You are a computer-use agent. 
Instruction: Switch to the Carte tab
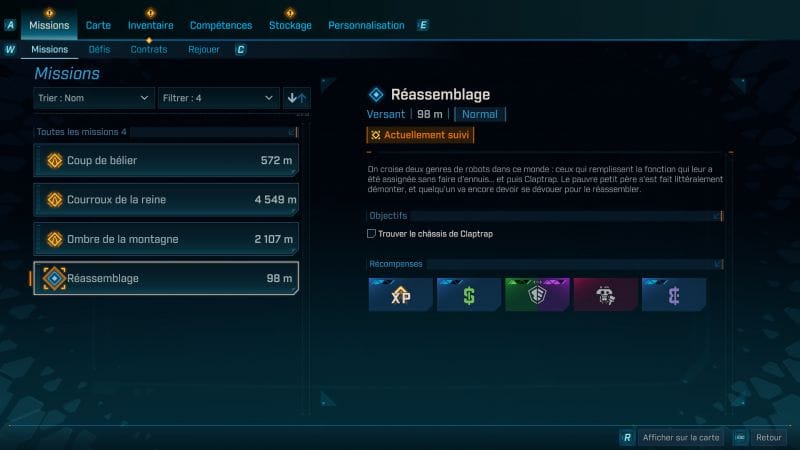(98, 25)
